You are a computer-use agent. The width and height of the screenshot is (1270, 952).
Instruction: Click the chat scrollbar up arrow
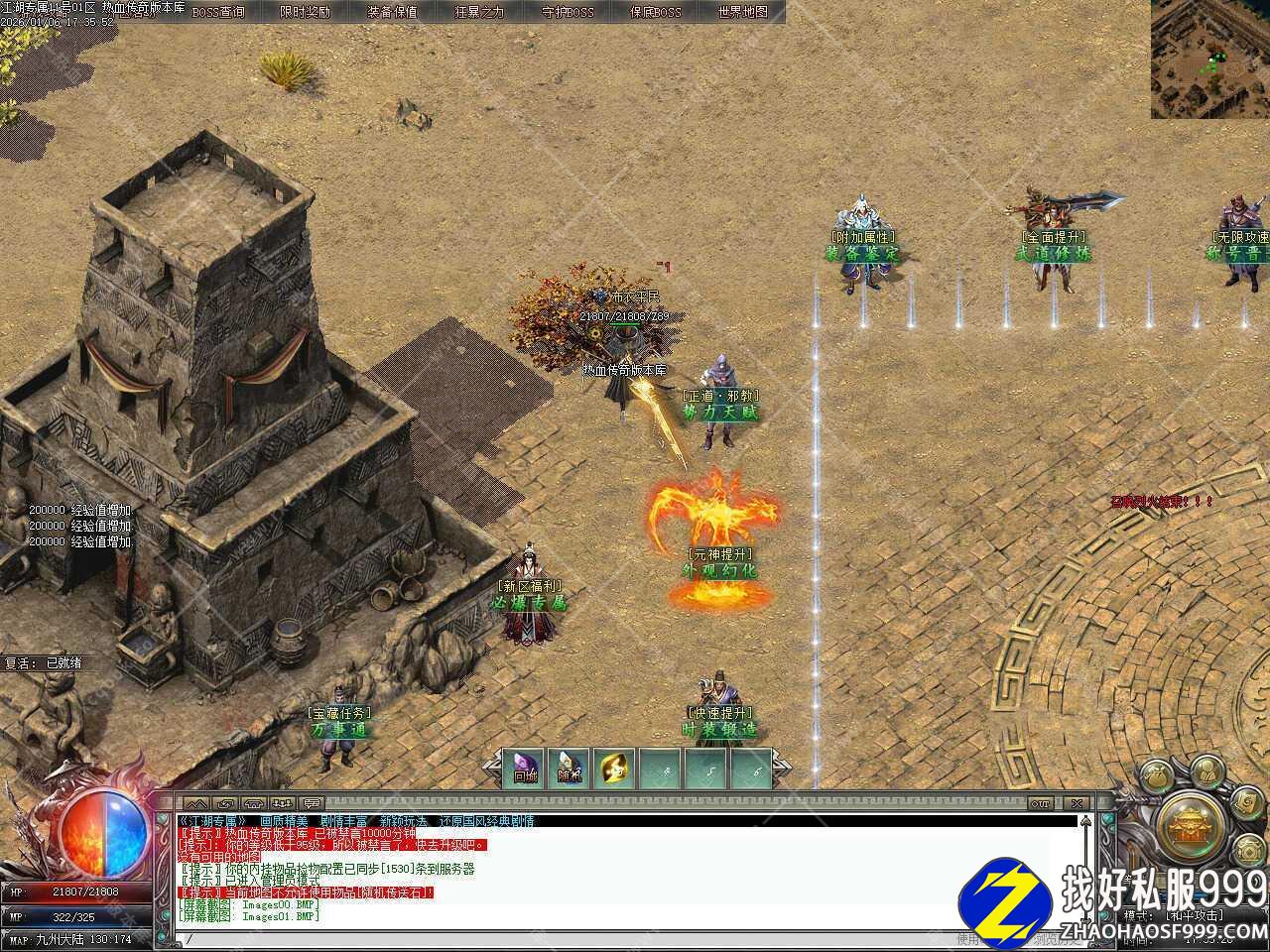1085,821
